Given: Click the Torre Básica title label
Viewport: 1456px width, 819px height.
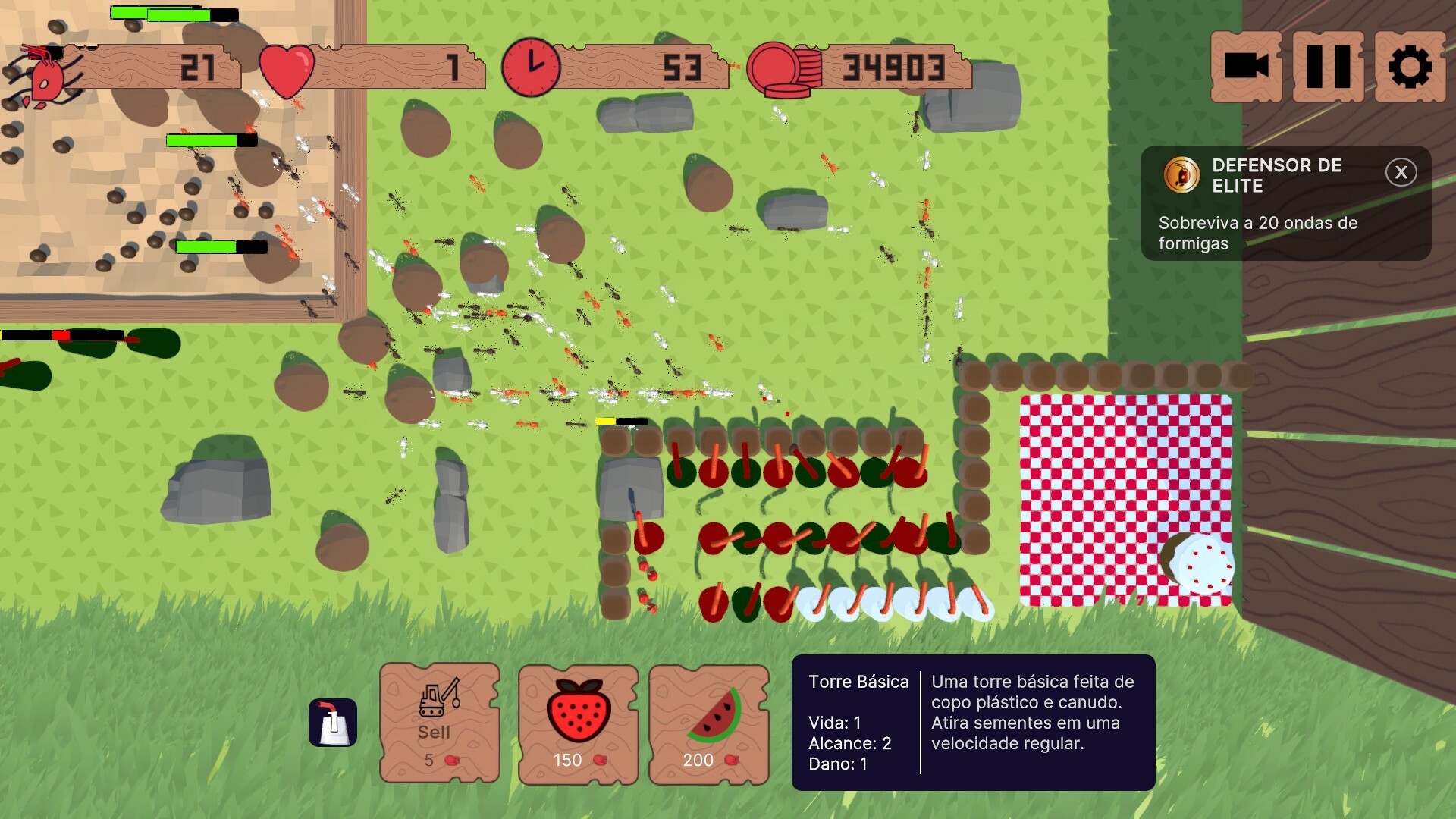Looking at the screenshot, I should click(858, 682).
